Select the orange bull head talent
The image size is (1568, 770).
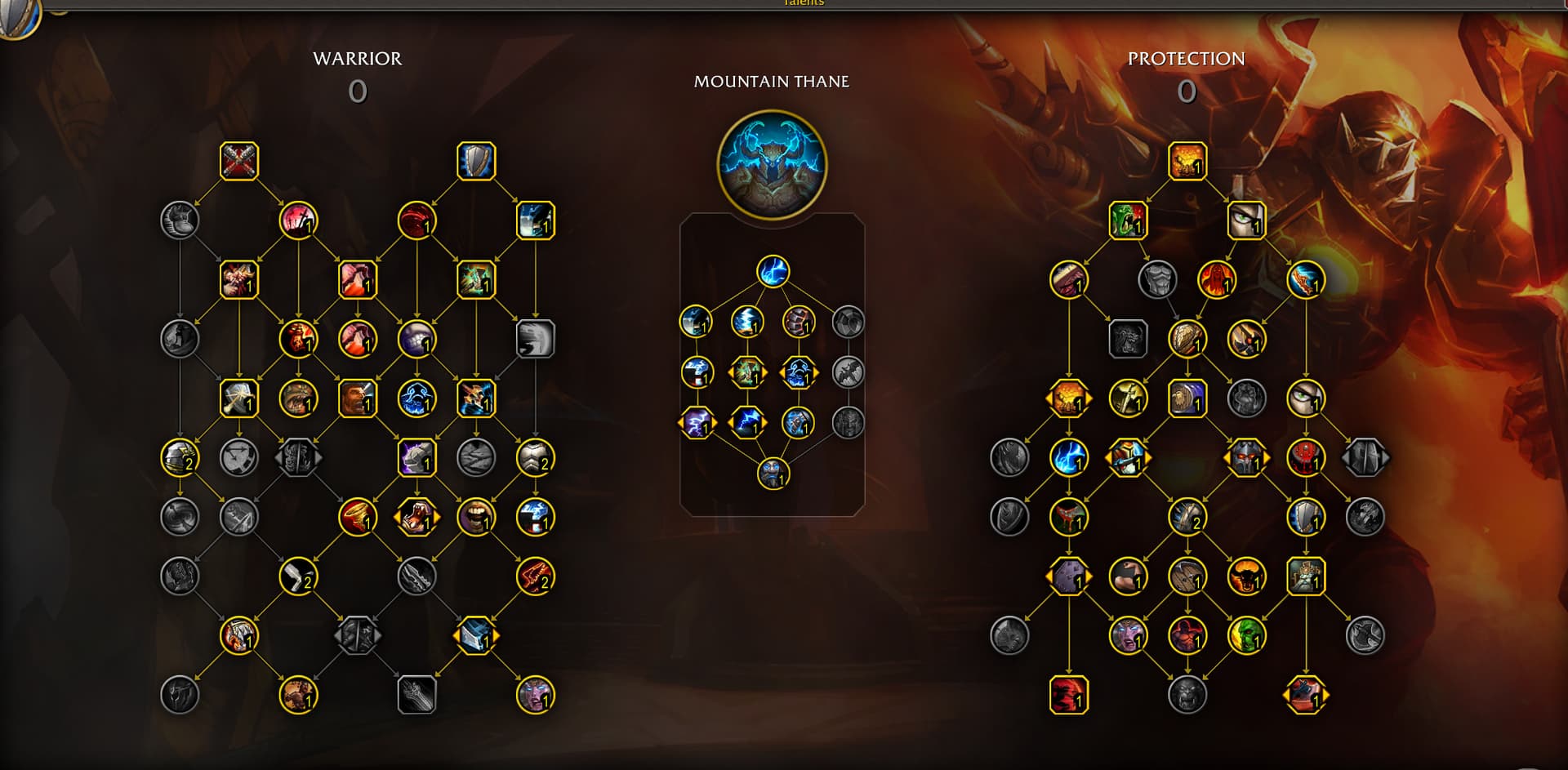(1246, 576)
